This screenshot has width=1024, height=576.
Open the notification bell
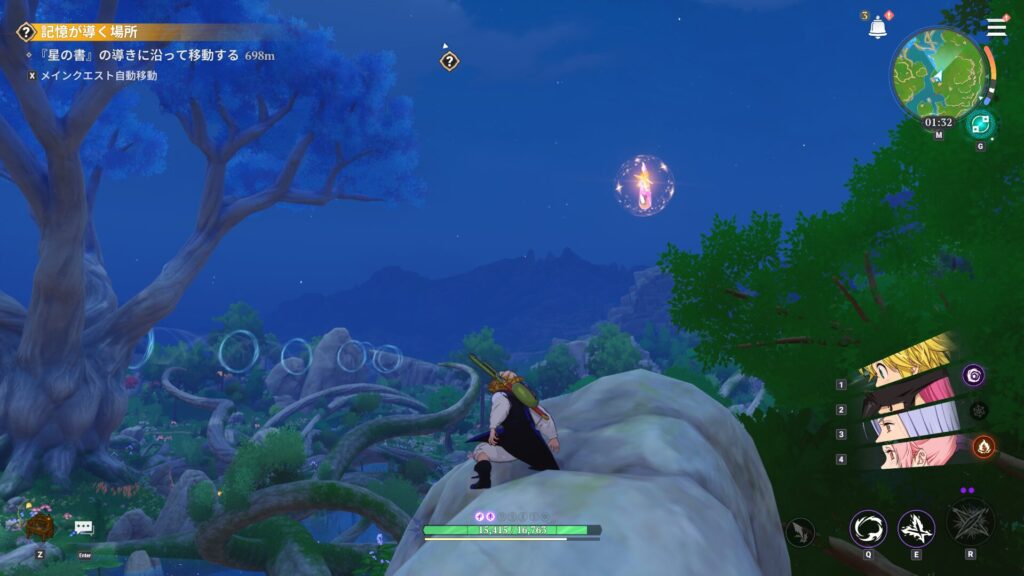tap(878, 28)
